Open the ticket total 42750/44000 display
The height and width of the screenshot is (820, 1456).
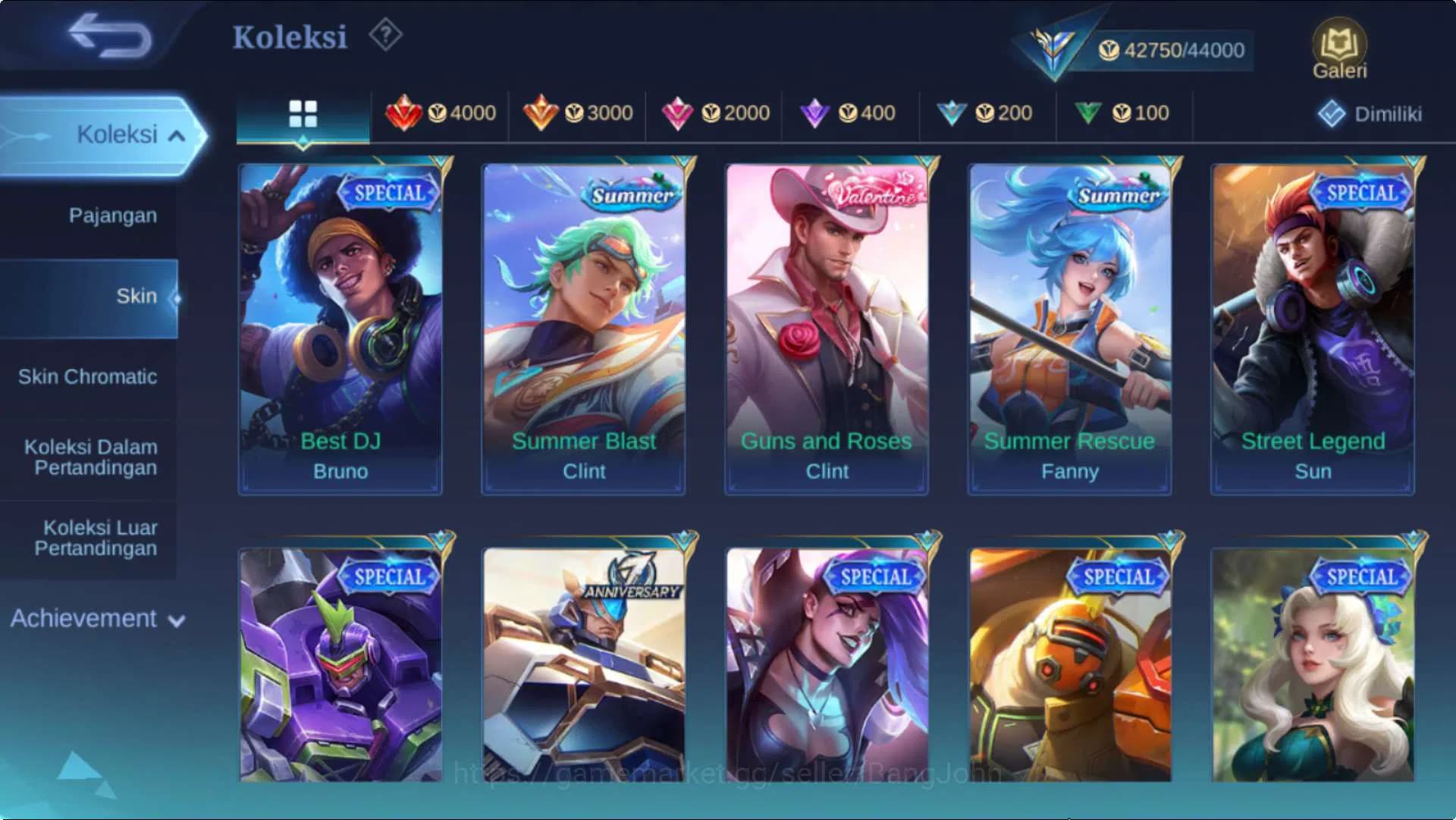pos(1170,50)
